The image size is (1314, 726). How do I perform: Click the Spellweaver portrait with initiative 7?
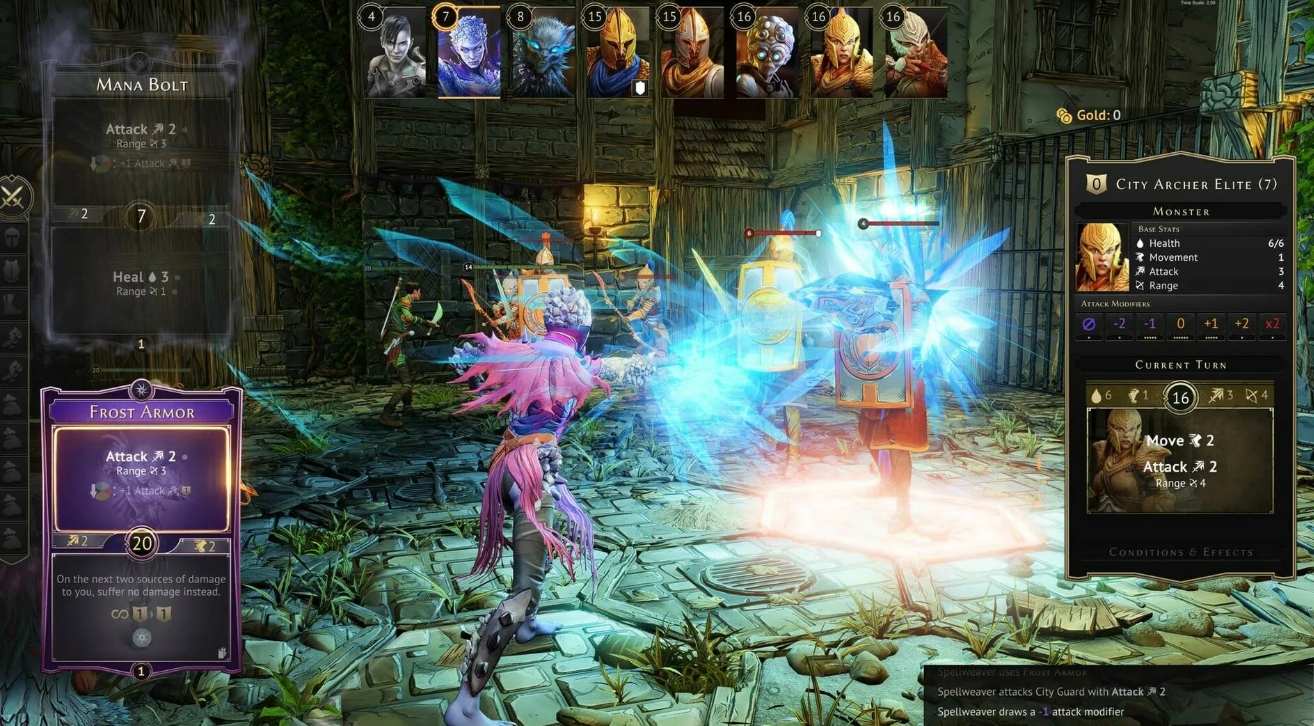(x=469, y=55)
